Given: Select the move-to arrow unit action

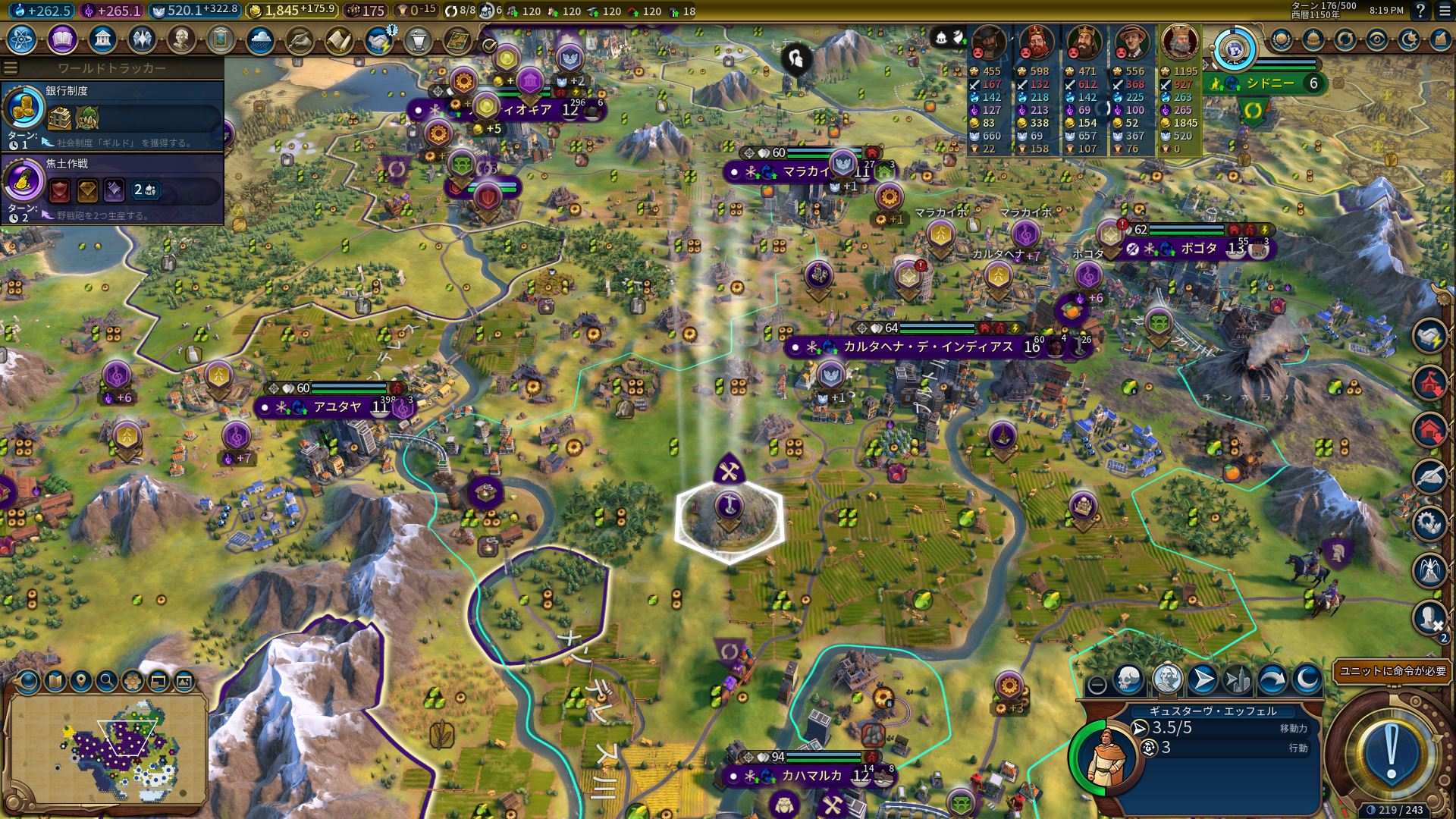Looking at the screenshot, I should tap(1202, 680).
